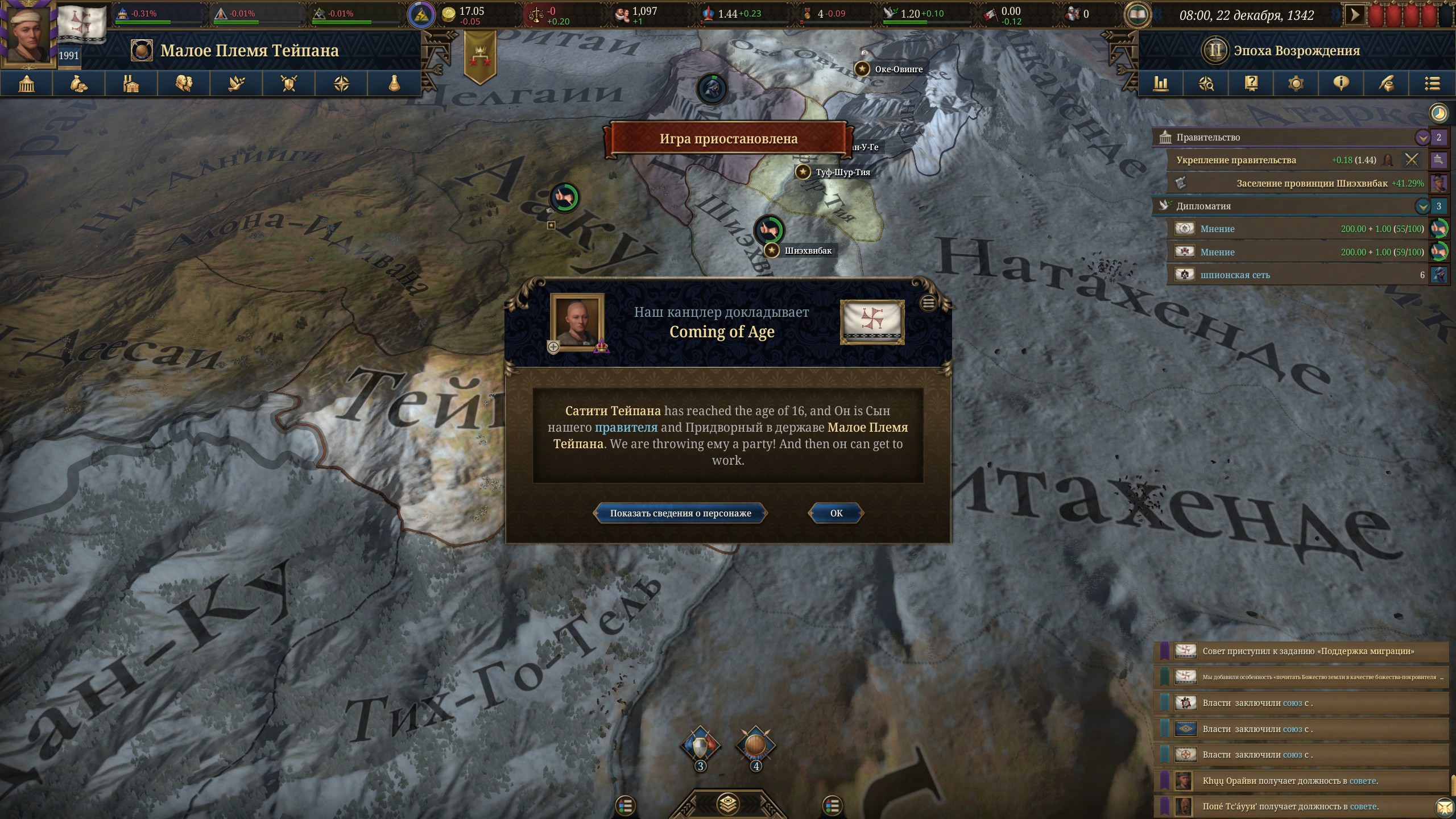Open the ledger with the bar chart icon
This screenshot has height=819, width=1456.
pyautogui.click(x=1161, y=84)
